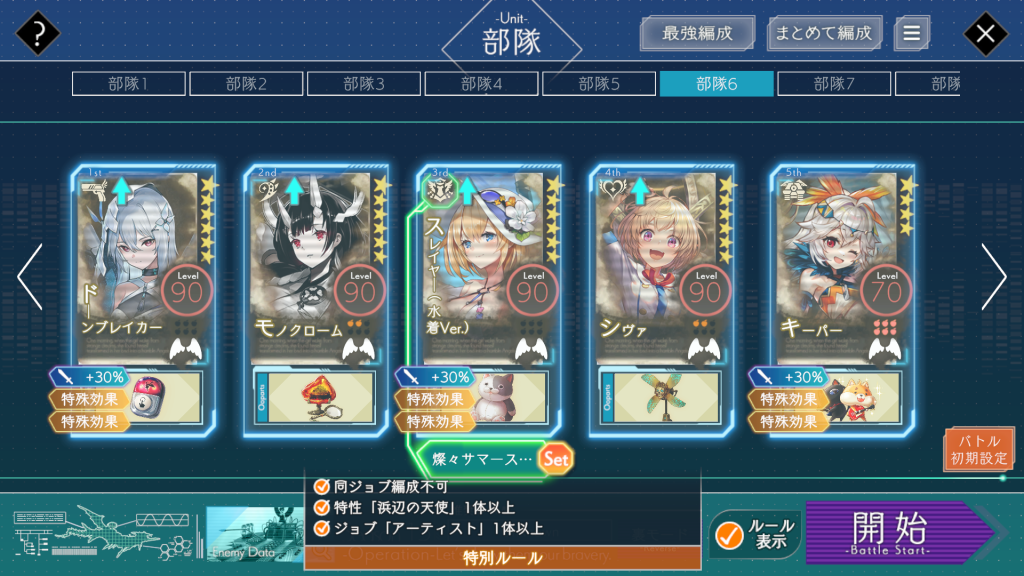This screenshot has height=576, width=1024.
Task: Switch to 部隊2 tab
Action: click(246, 84)
